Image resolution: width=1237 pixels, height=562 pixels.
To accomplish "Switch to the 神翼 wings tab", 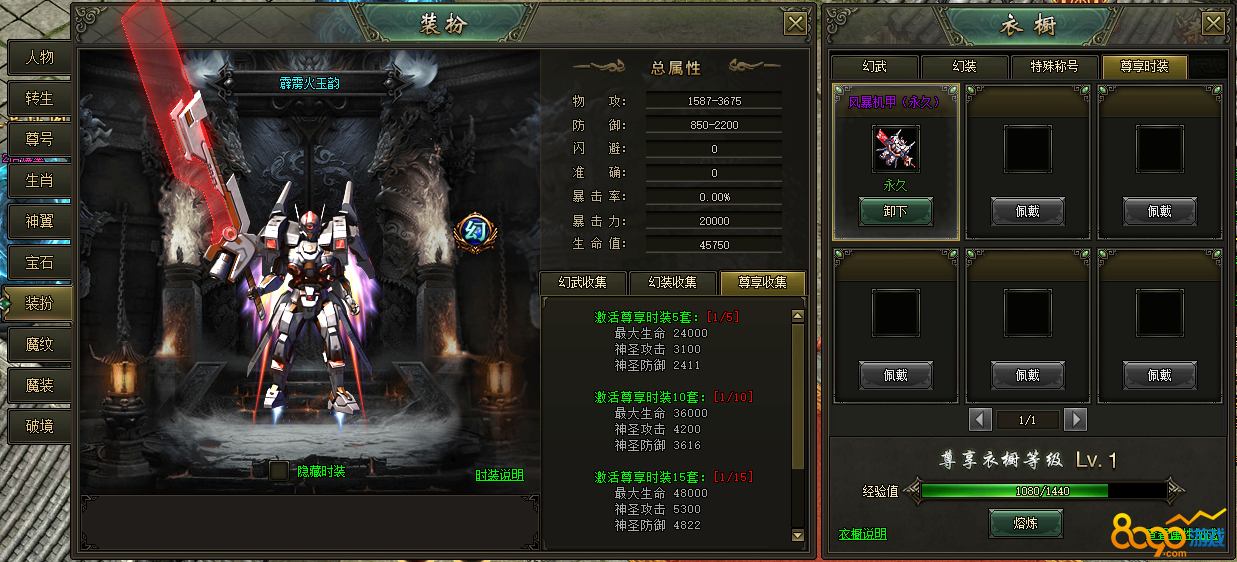I will 39,221.
